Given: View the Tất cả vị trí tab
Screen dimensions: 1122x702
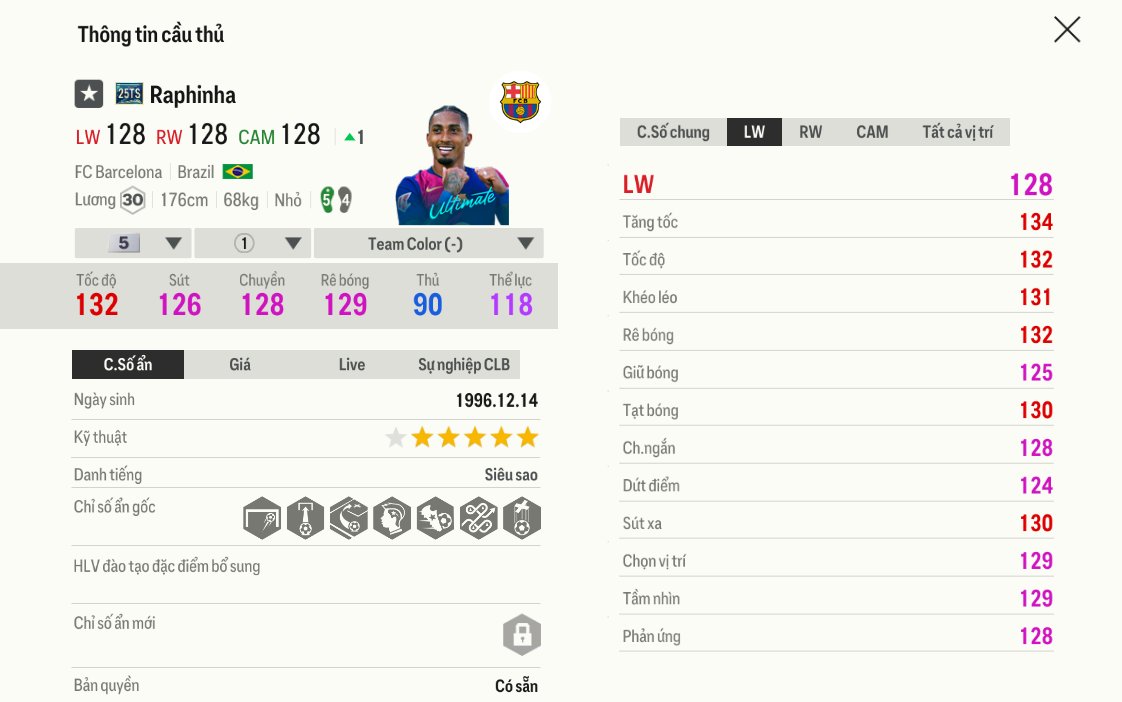Looking at the screenshot, I should 957,132.
